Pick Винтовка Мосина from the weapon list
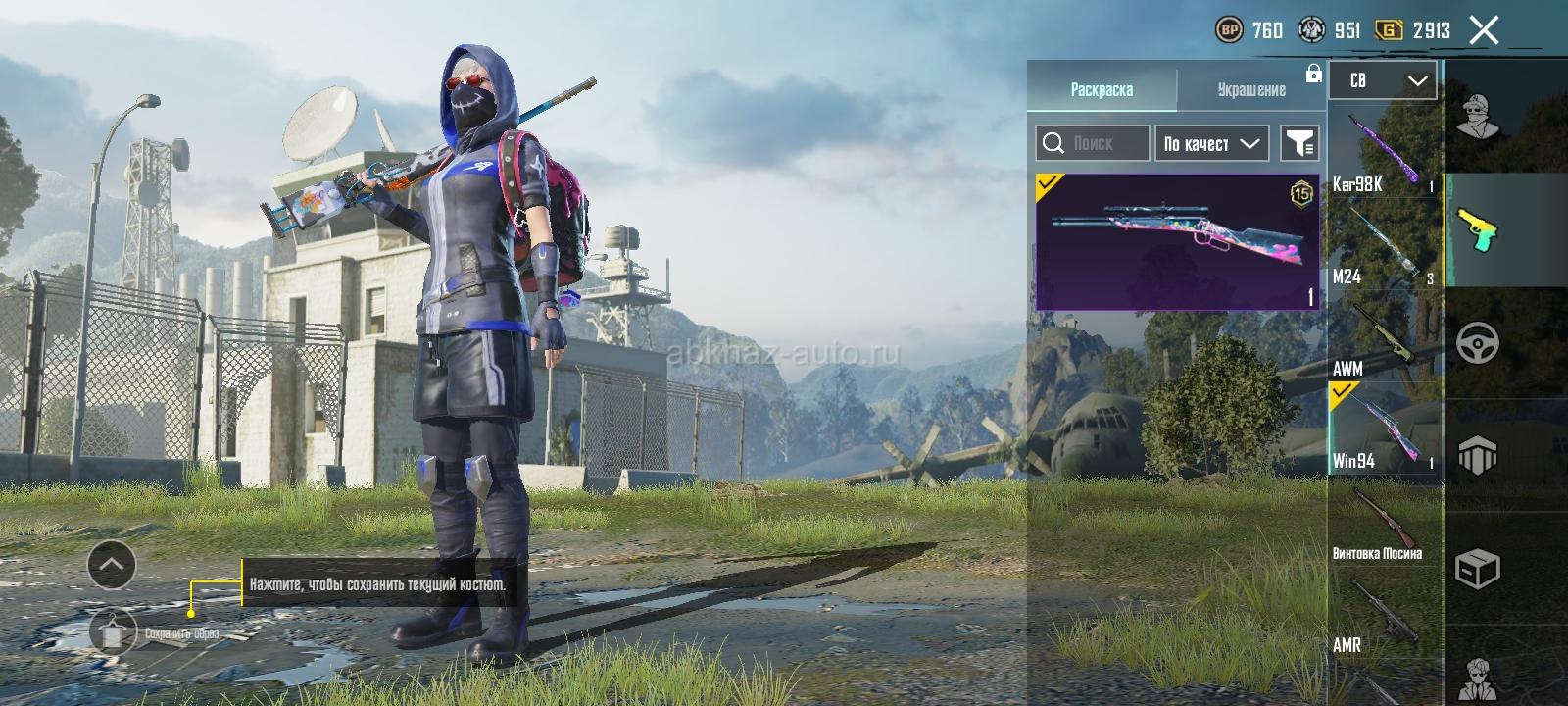Screen dimensions: 1568x706 click(1385, 523)
